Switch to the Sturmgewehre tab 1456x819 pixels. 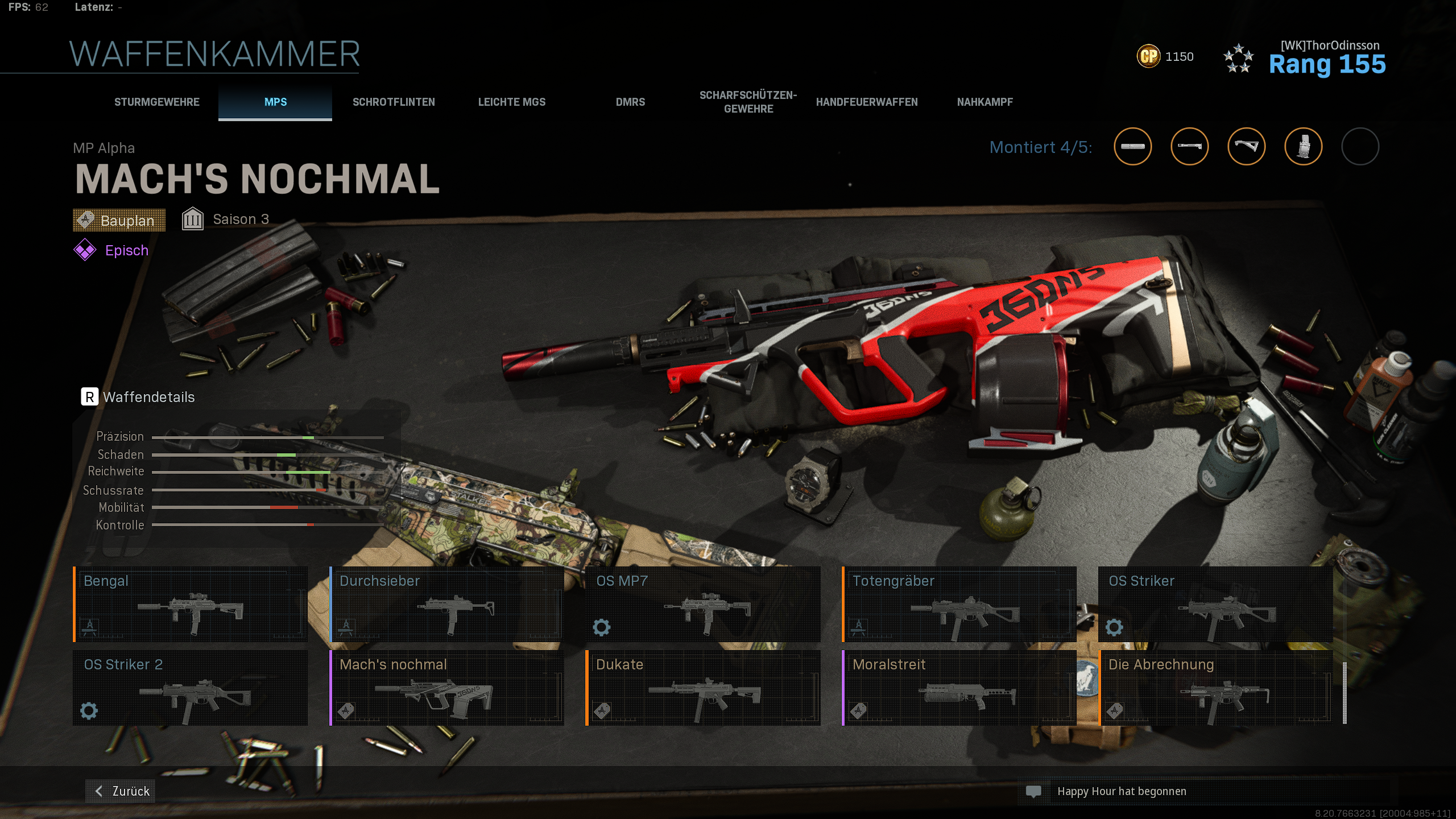coord(157,102)
